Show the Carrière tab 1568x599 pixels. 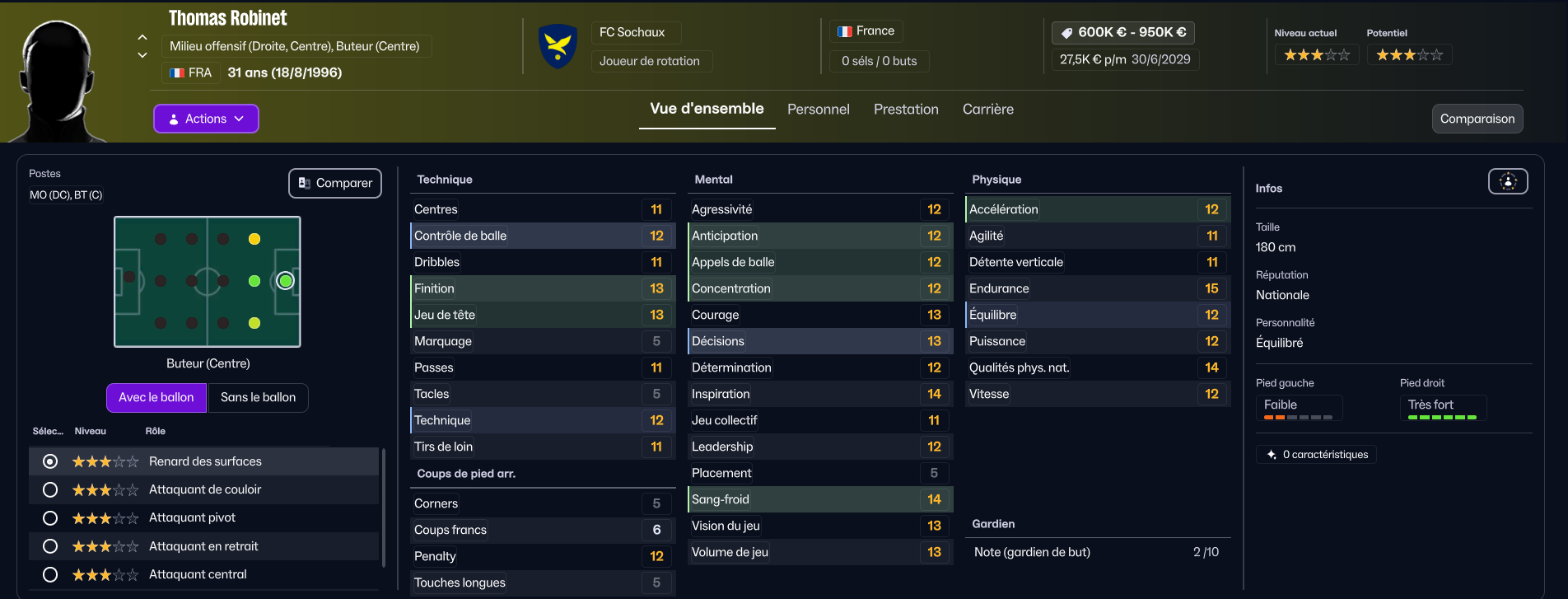(x=987, y=110)
